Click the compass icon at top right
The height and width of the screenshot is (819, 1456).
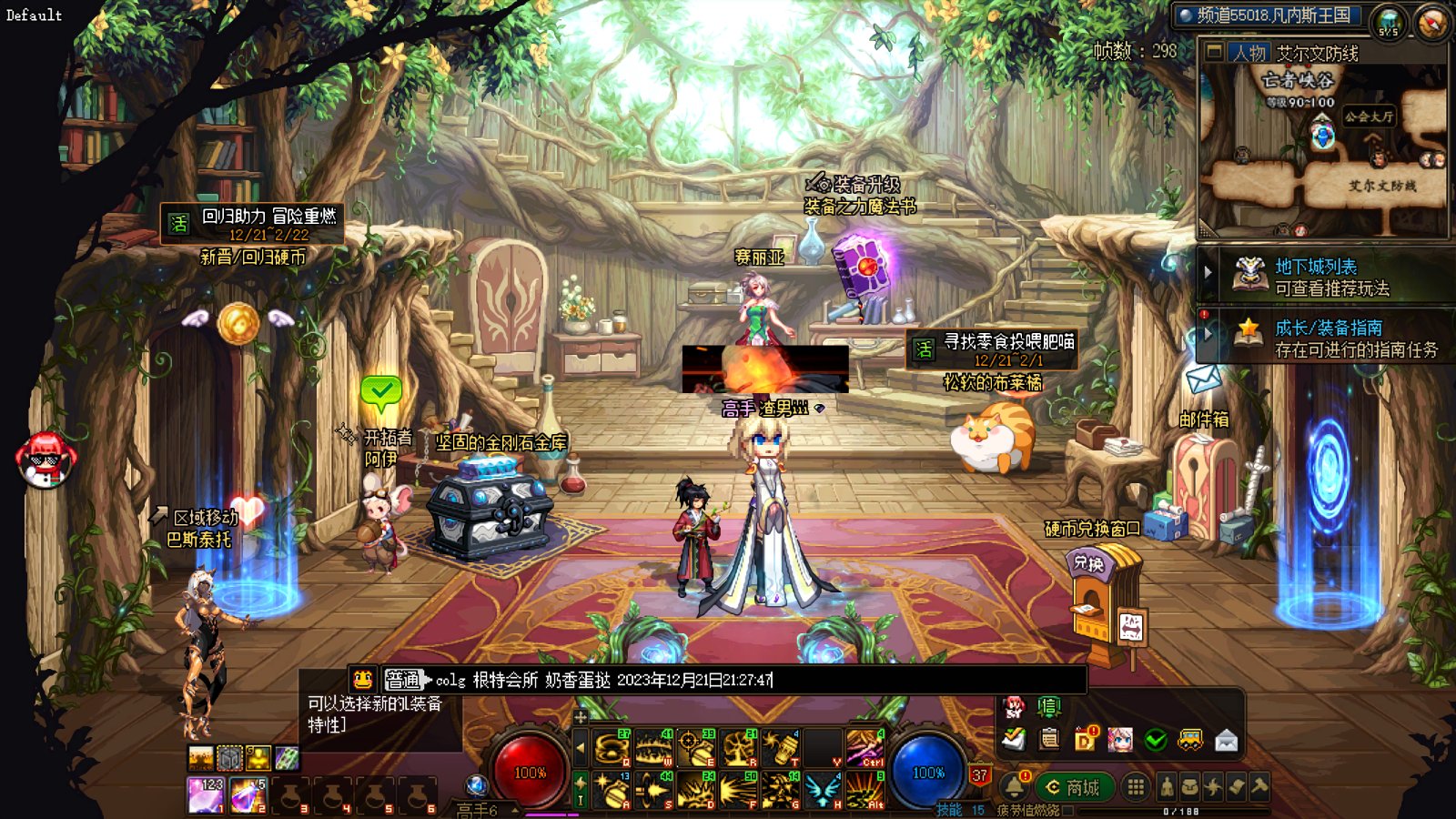(1431, 21)
